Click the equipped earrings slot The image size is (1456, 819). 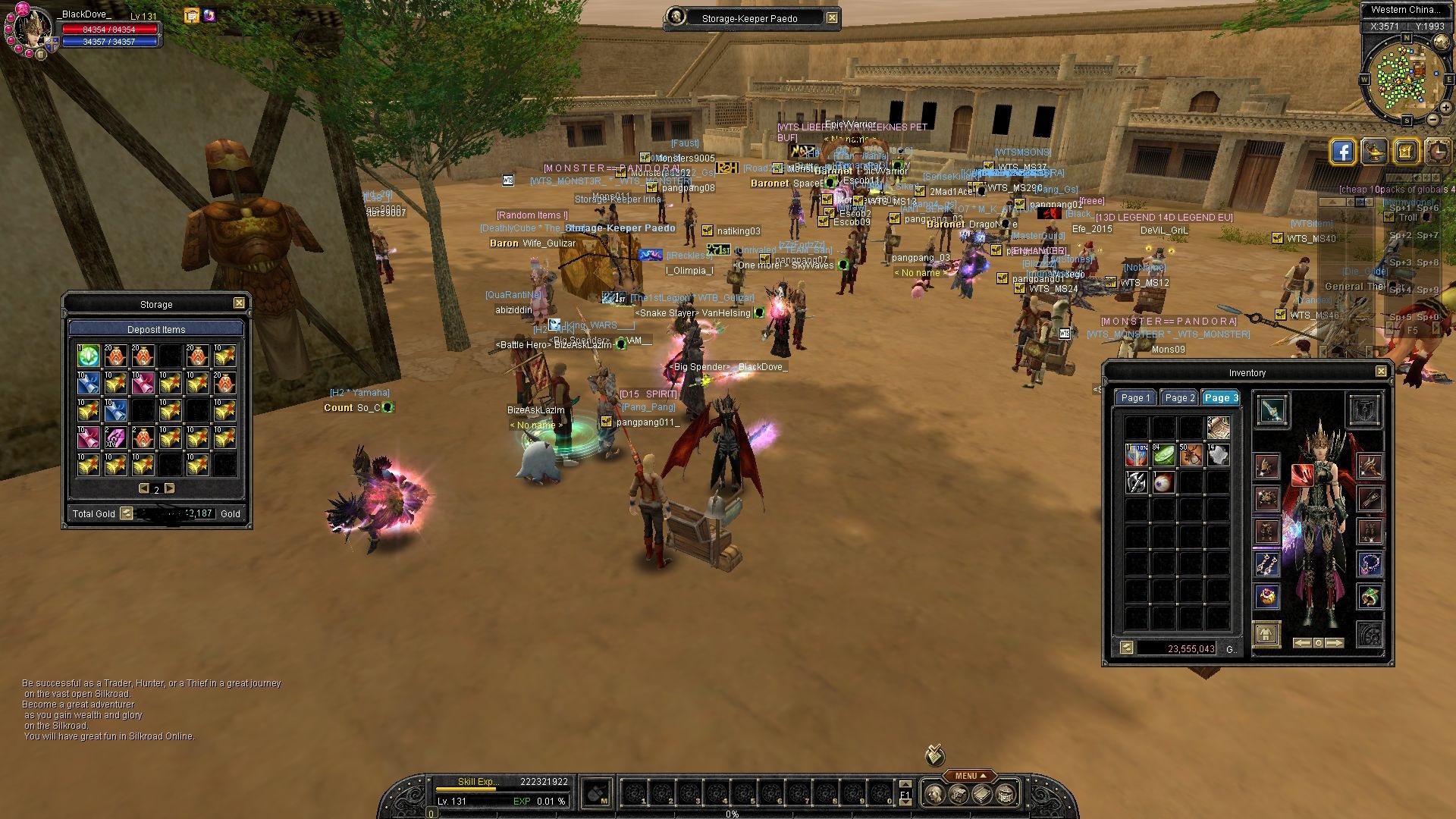tap(1266, 563)
